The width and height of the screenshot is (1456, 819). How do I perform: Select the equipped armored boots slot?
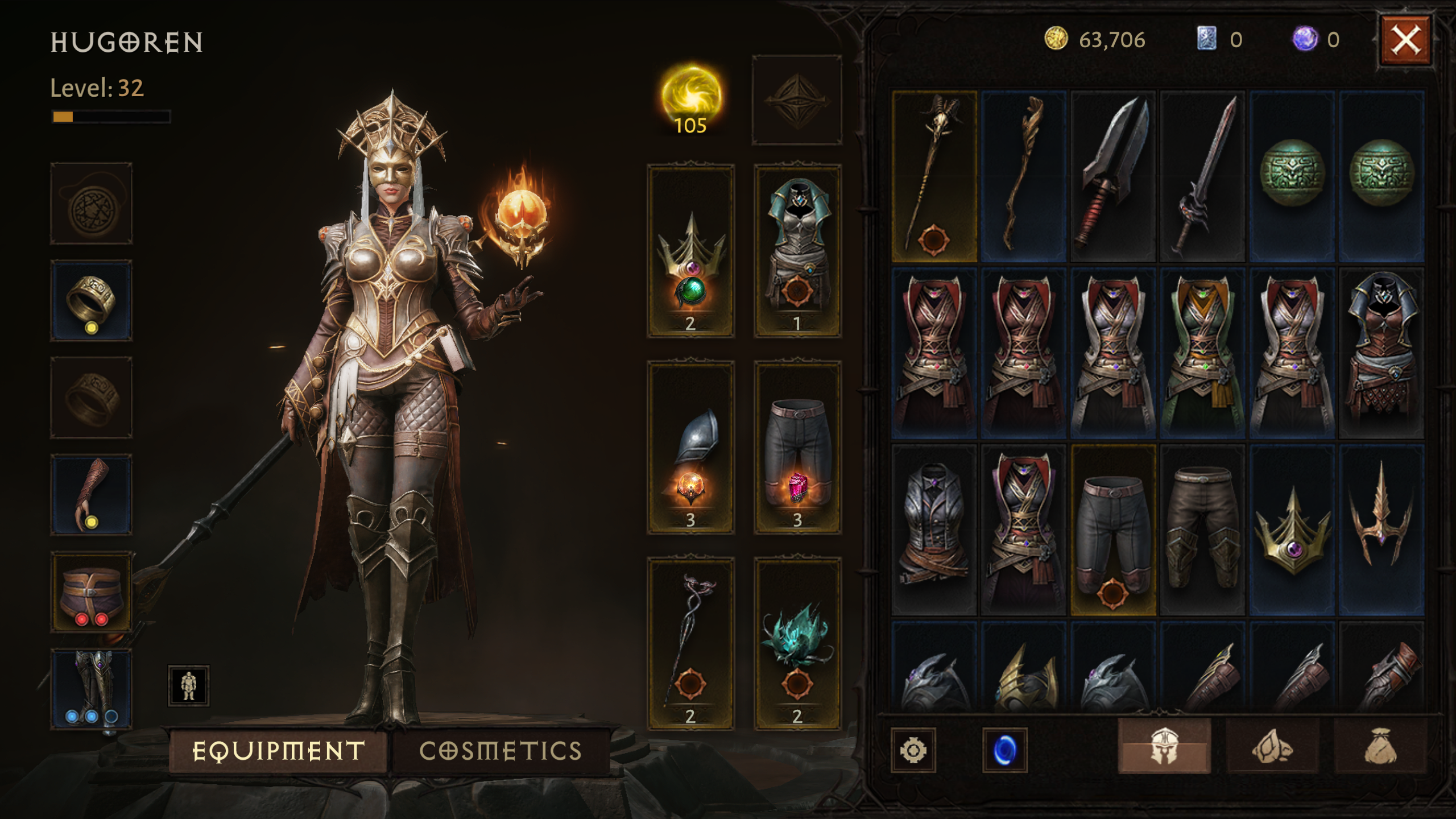(x=91, y=689)
